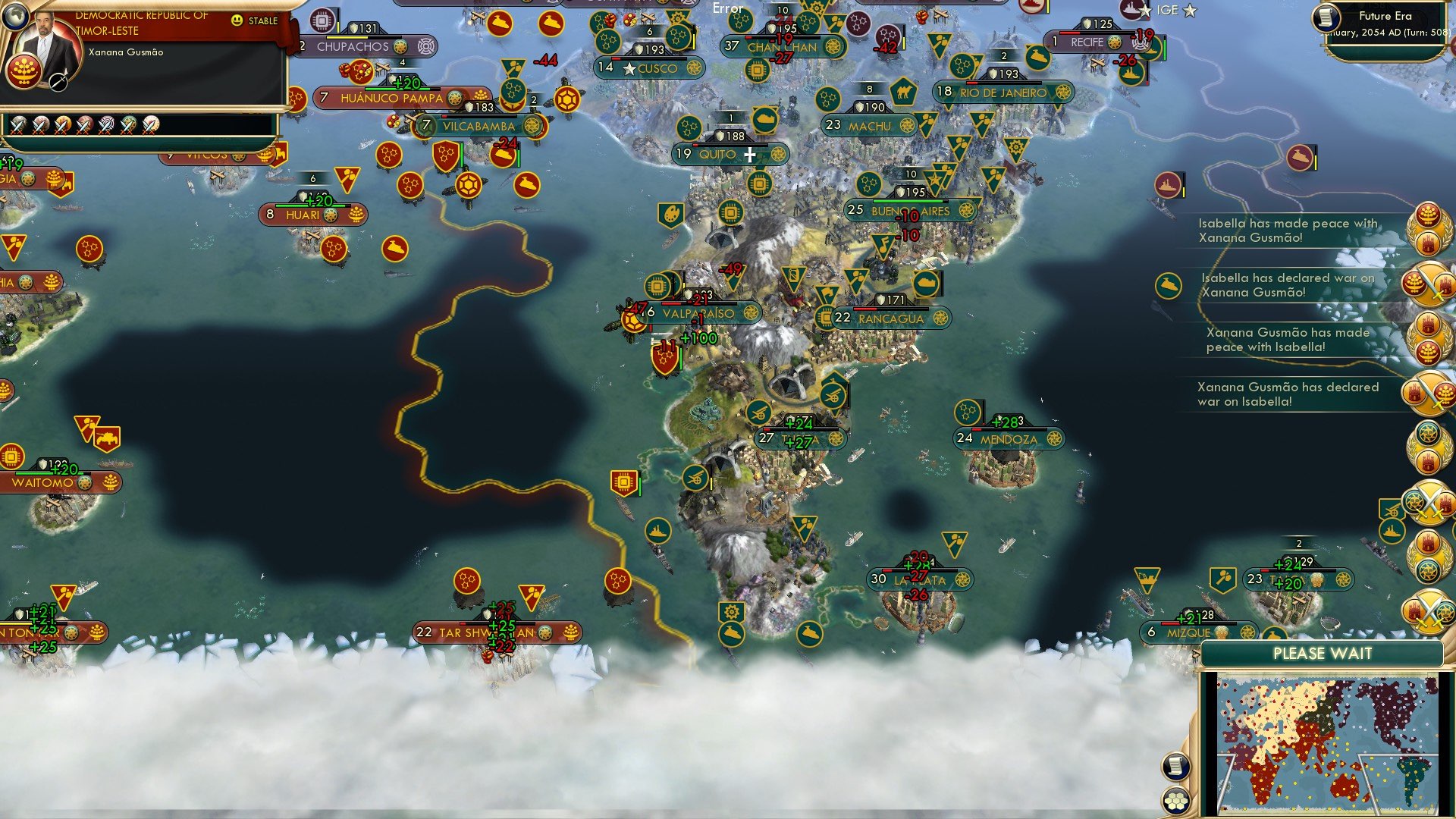Select the Timor-Leste civilization emblem
Screen dimensions: 1456x819
click(24, 72)
